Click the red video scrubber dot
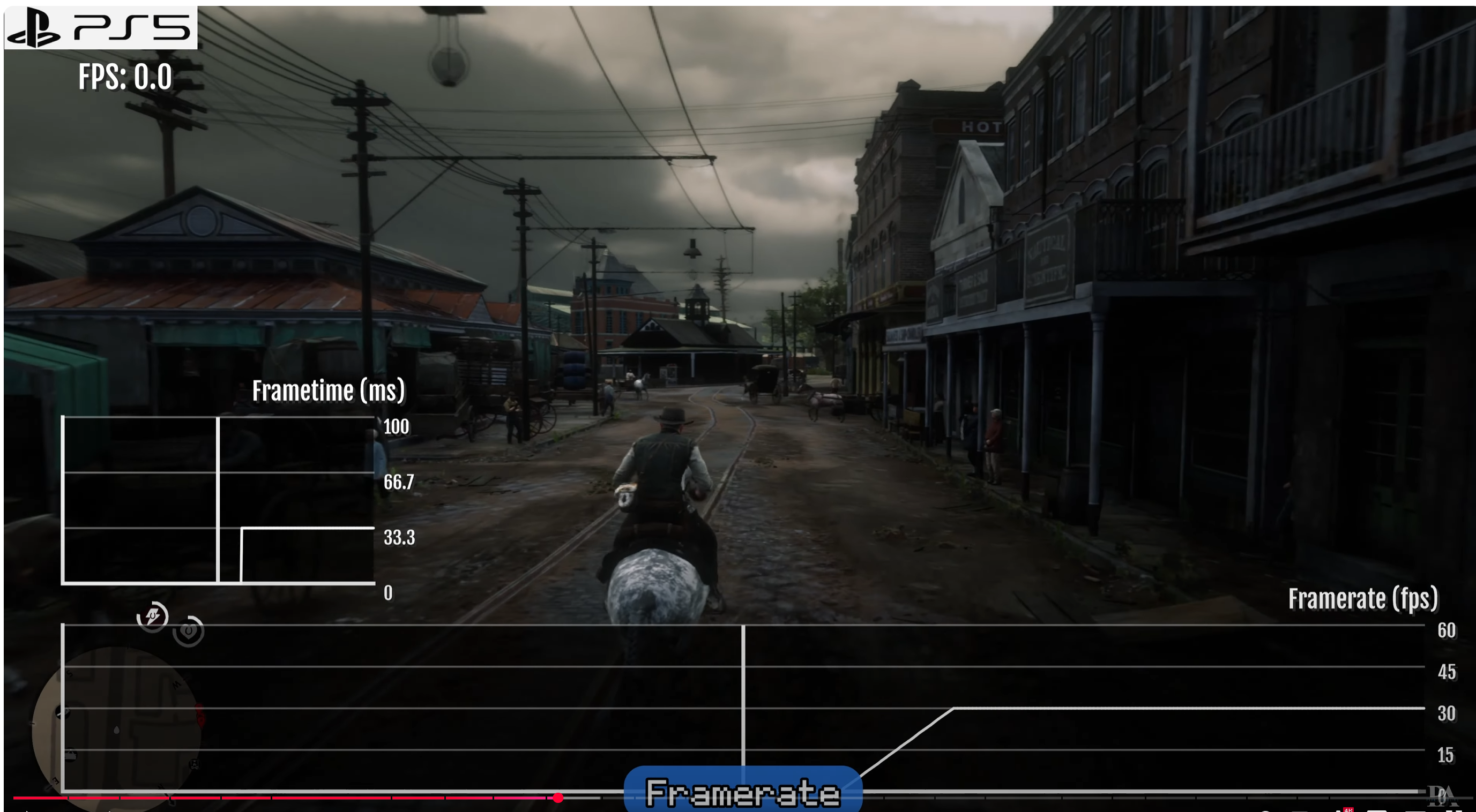 tap(557, 798)
